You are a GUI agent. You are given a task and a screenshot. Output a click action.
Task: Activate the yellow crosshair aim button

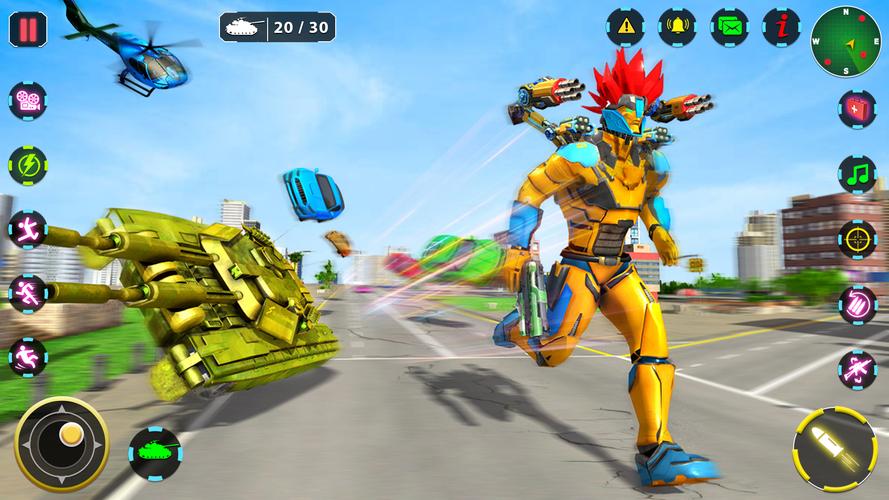pyautogui.click(x=857, y=240)
